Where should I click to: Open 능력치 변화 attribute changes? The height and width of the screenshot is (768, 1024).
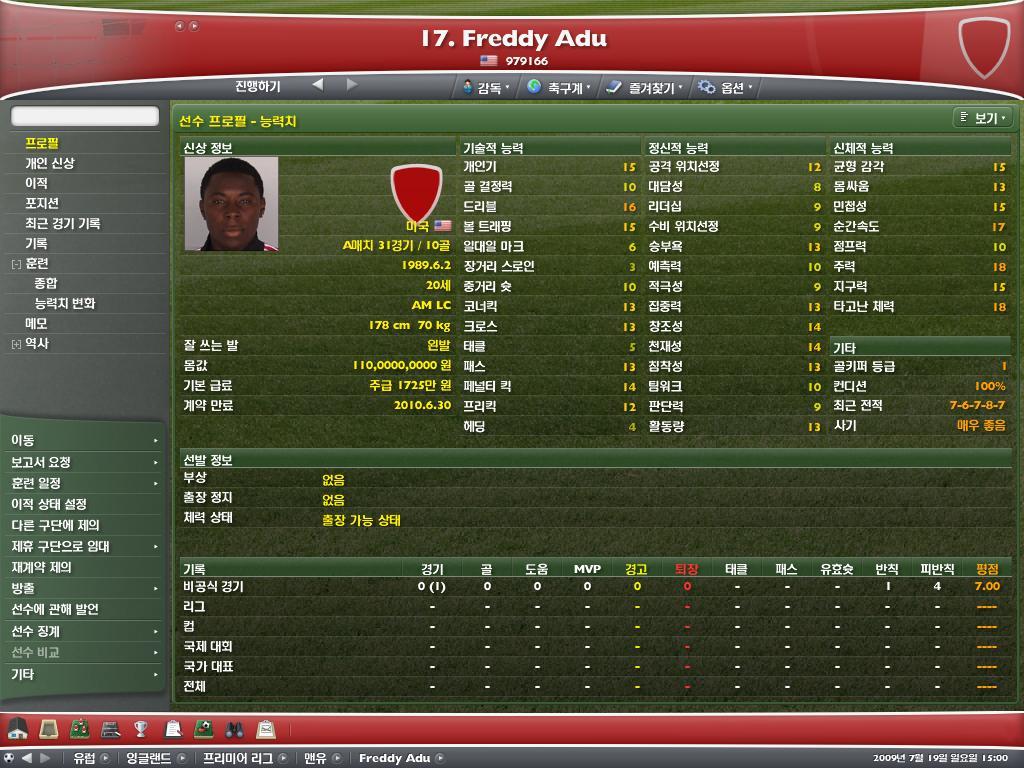click(x=65, y=303)
